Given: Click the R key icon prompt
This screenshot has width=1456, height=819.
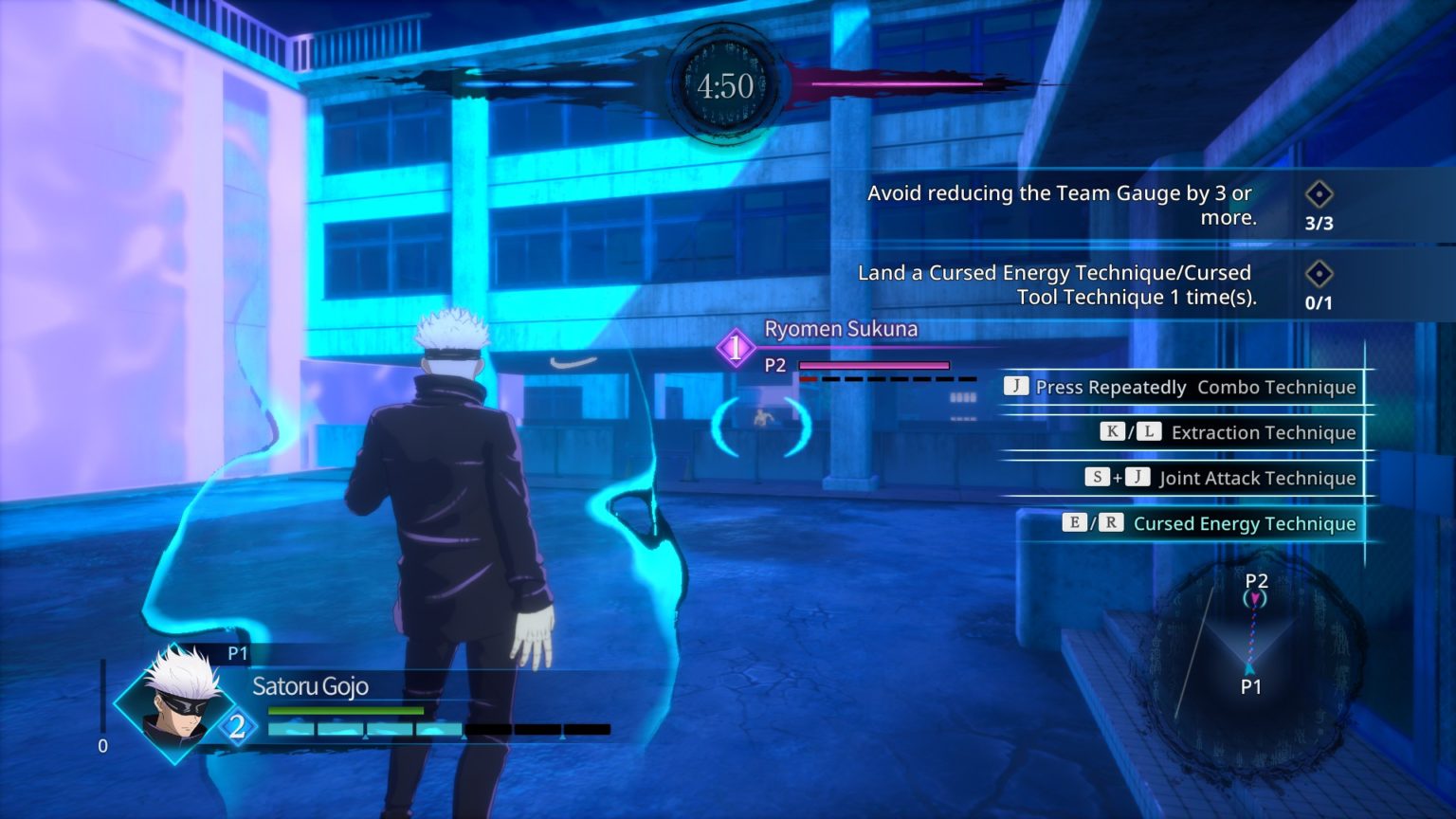Looking at the screenshot, I should [1110, 522].
